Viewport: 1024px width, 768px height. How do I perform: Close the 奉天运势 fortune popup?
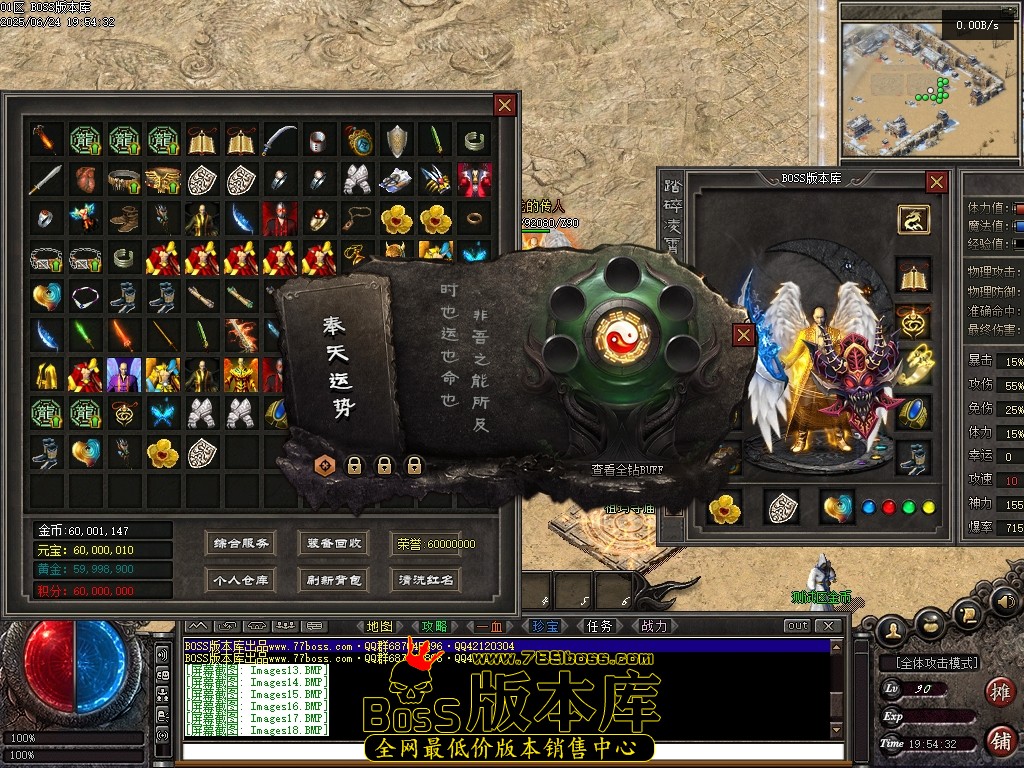[743, 334]
